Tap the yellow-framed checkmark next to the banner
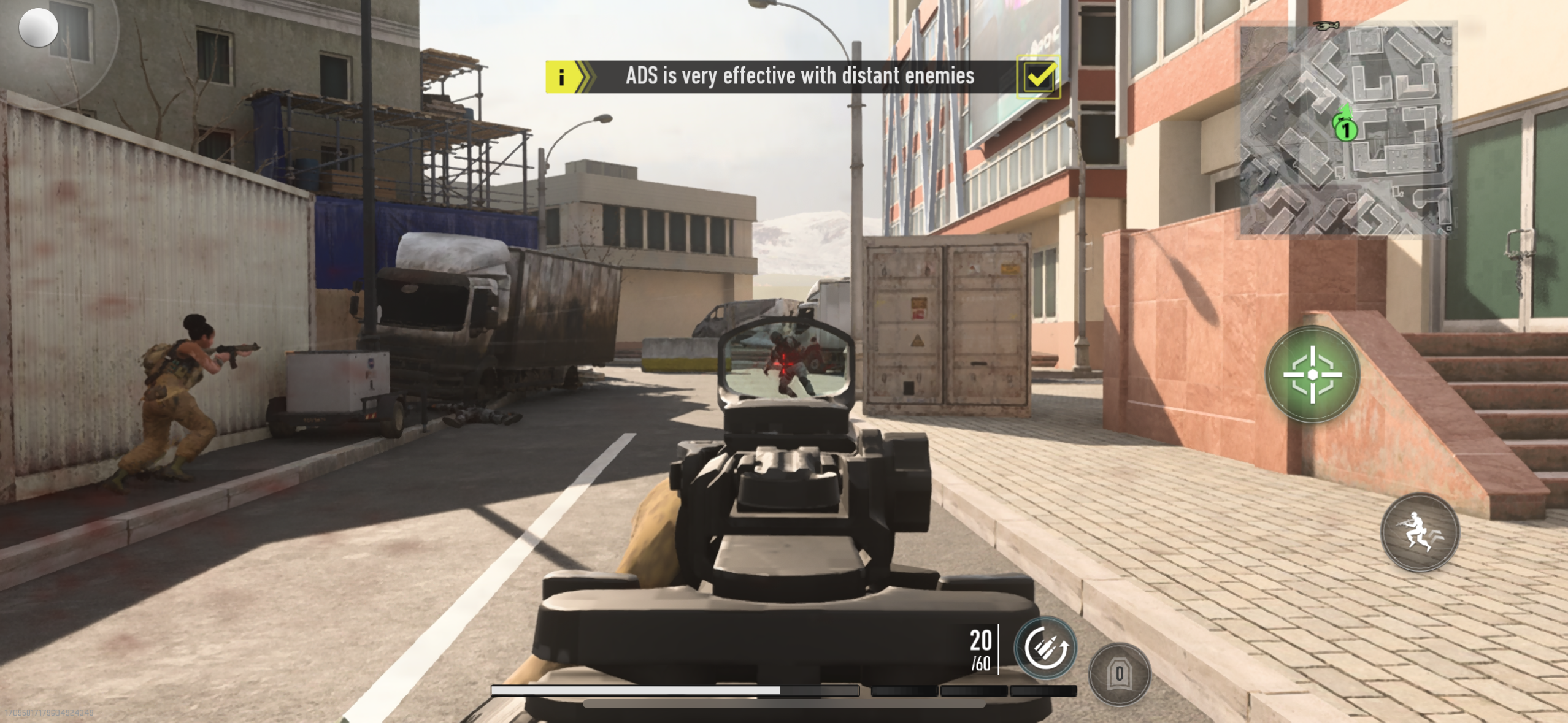Screen dimensions: 1568x723 [x=1039, y=75]
